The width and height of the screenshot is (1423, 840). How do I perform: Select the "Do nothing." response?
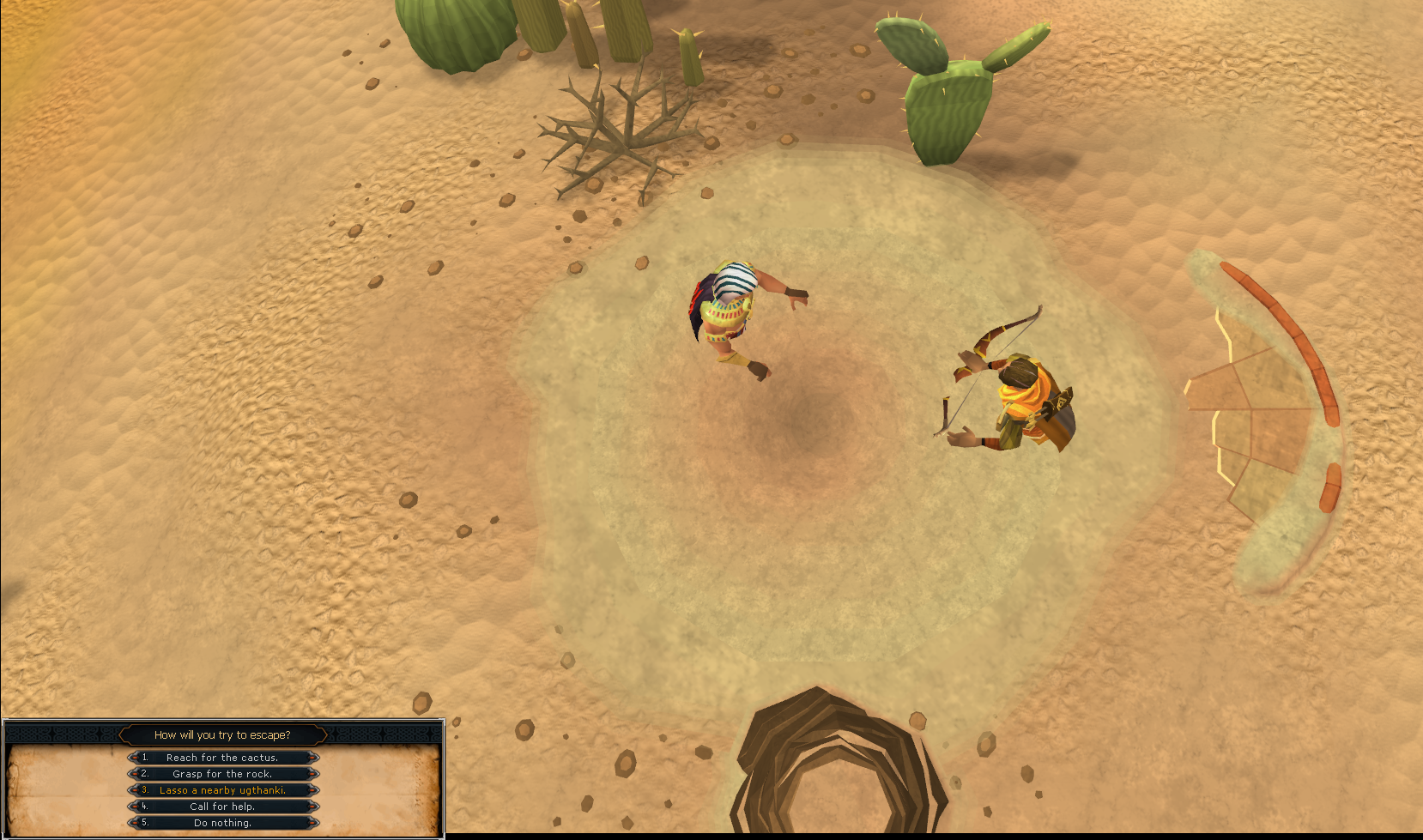(x=222, y=823)
